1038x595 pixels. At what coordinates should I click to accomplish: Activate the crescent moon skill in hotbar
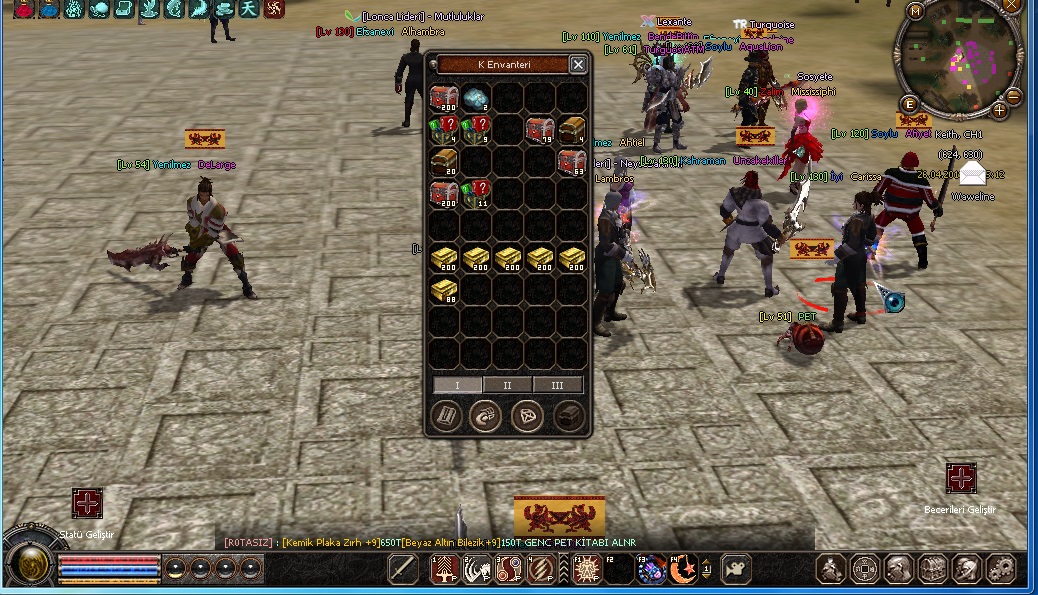click(x=682, y=569)
